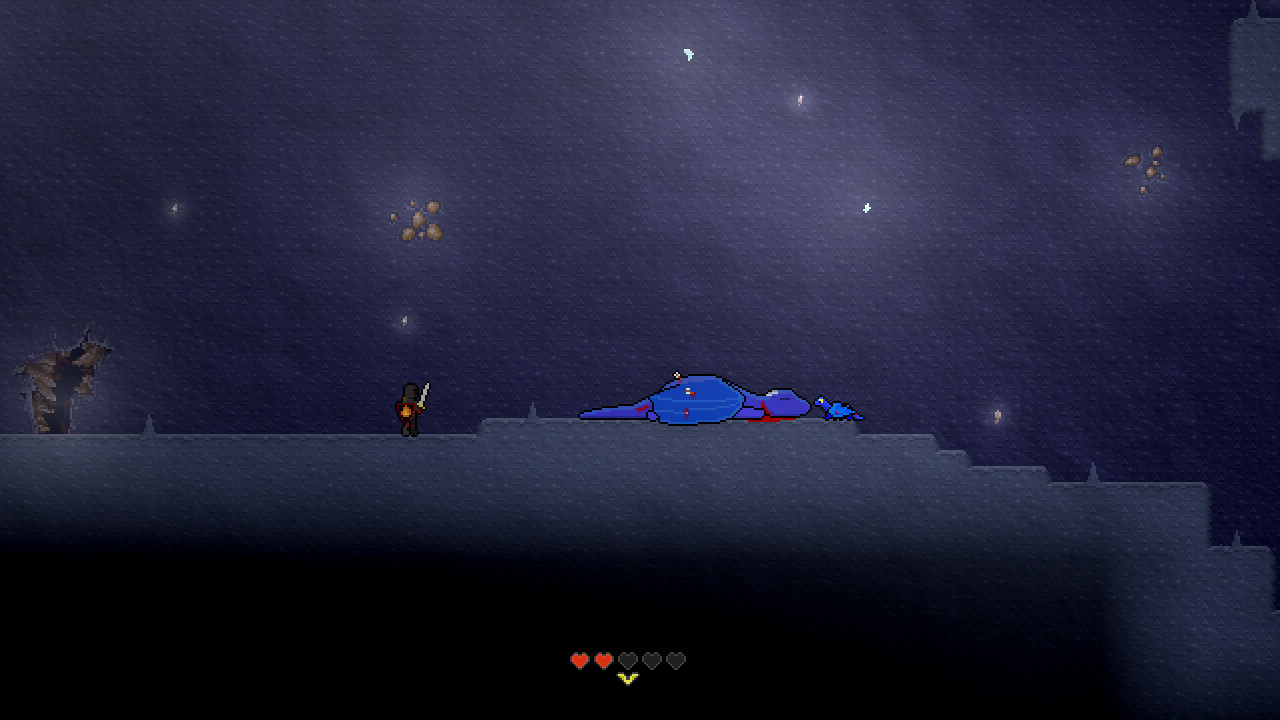Click the glowing star beside the right ledge
This screenshot has height=720, width=1280.
tap(996, 416)
